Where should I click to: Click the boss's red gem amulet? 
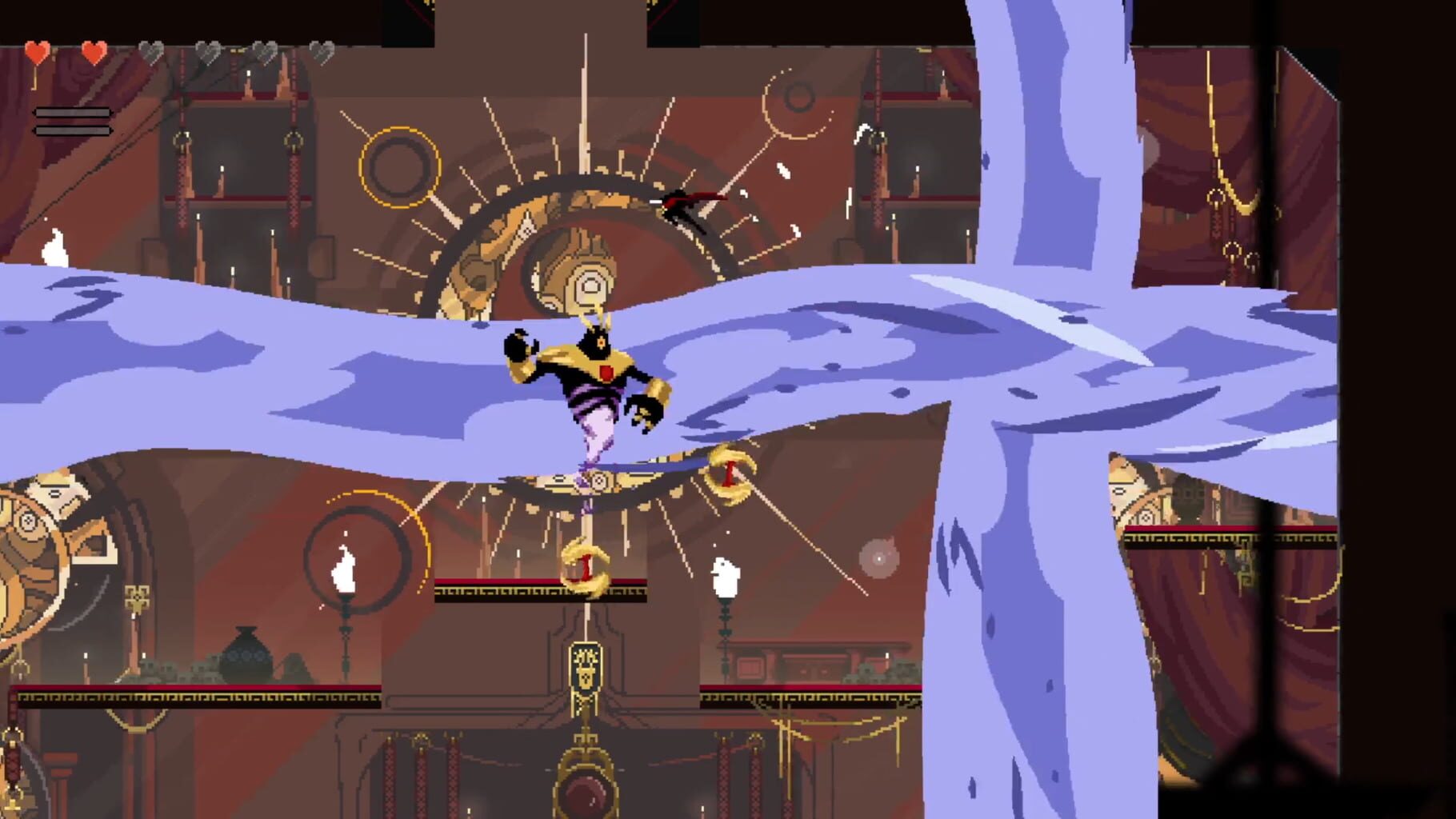(x=606, y=372)
